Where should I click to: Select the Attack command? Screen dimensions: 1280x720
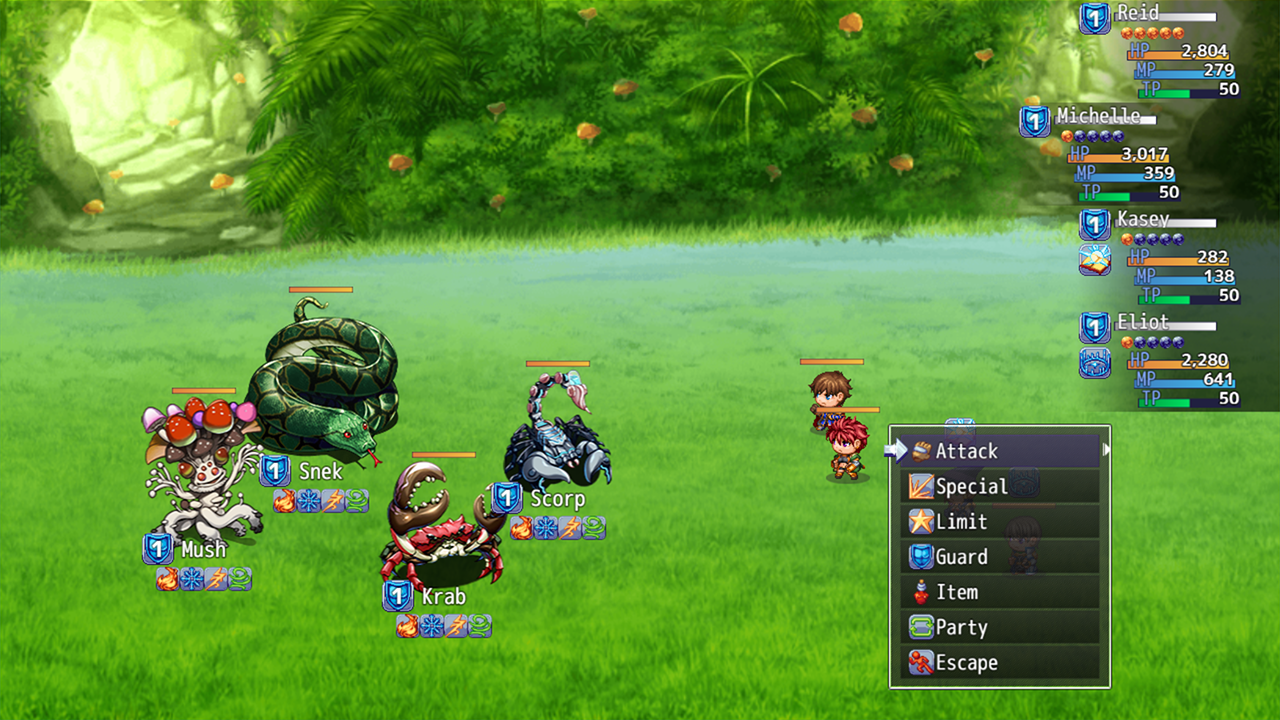pyautogui.click(x=999, y=452)
